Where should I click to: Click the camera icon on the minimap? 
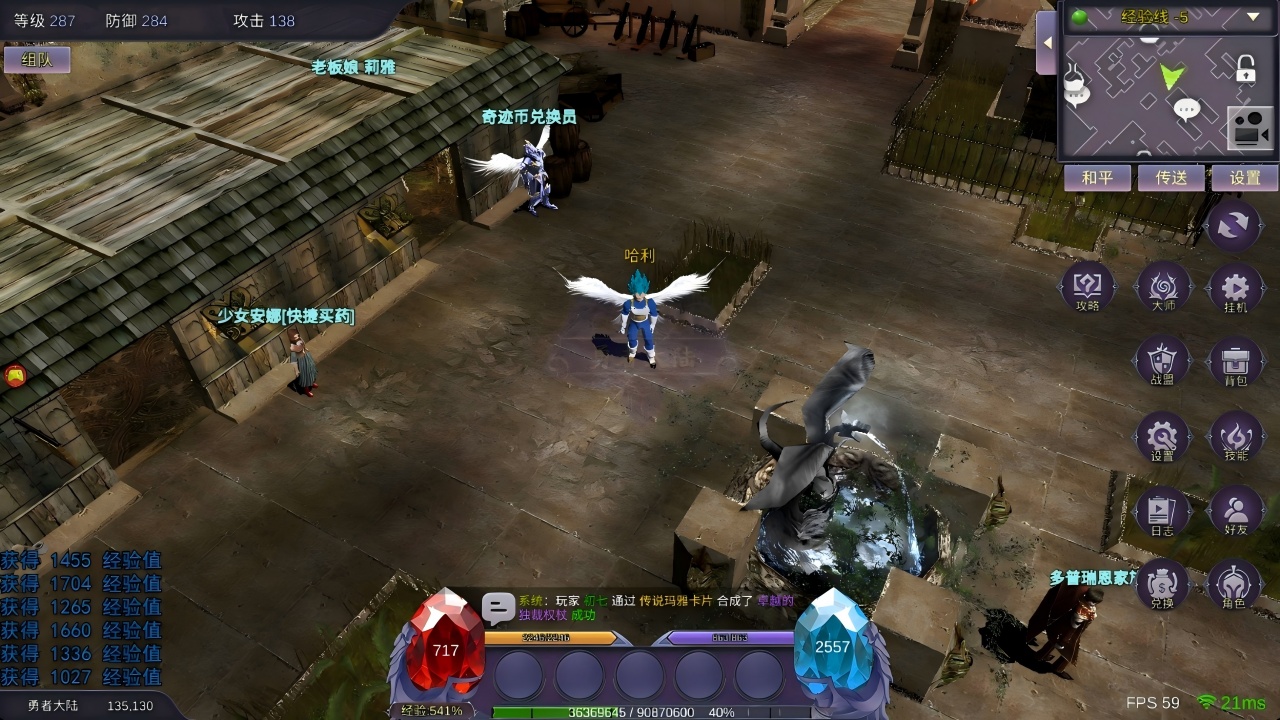pos(1250,128)
